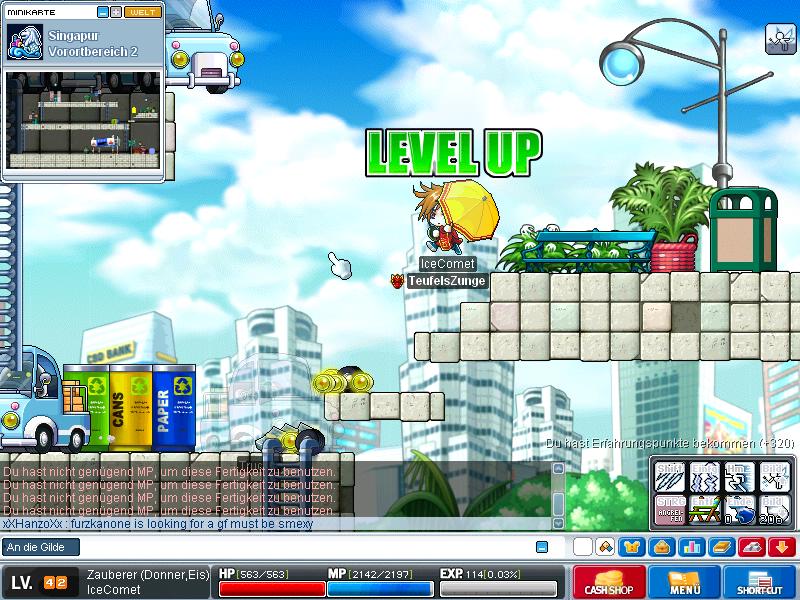Open the skill book icon button
The height and width of the screenshot is (600, 800).
point(720,547)
